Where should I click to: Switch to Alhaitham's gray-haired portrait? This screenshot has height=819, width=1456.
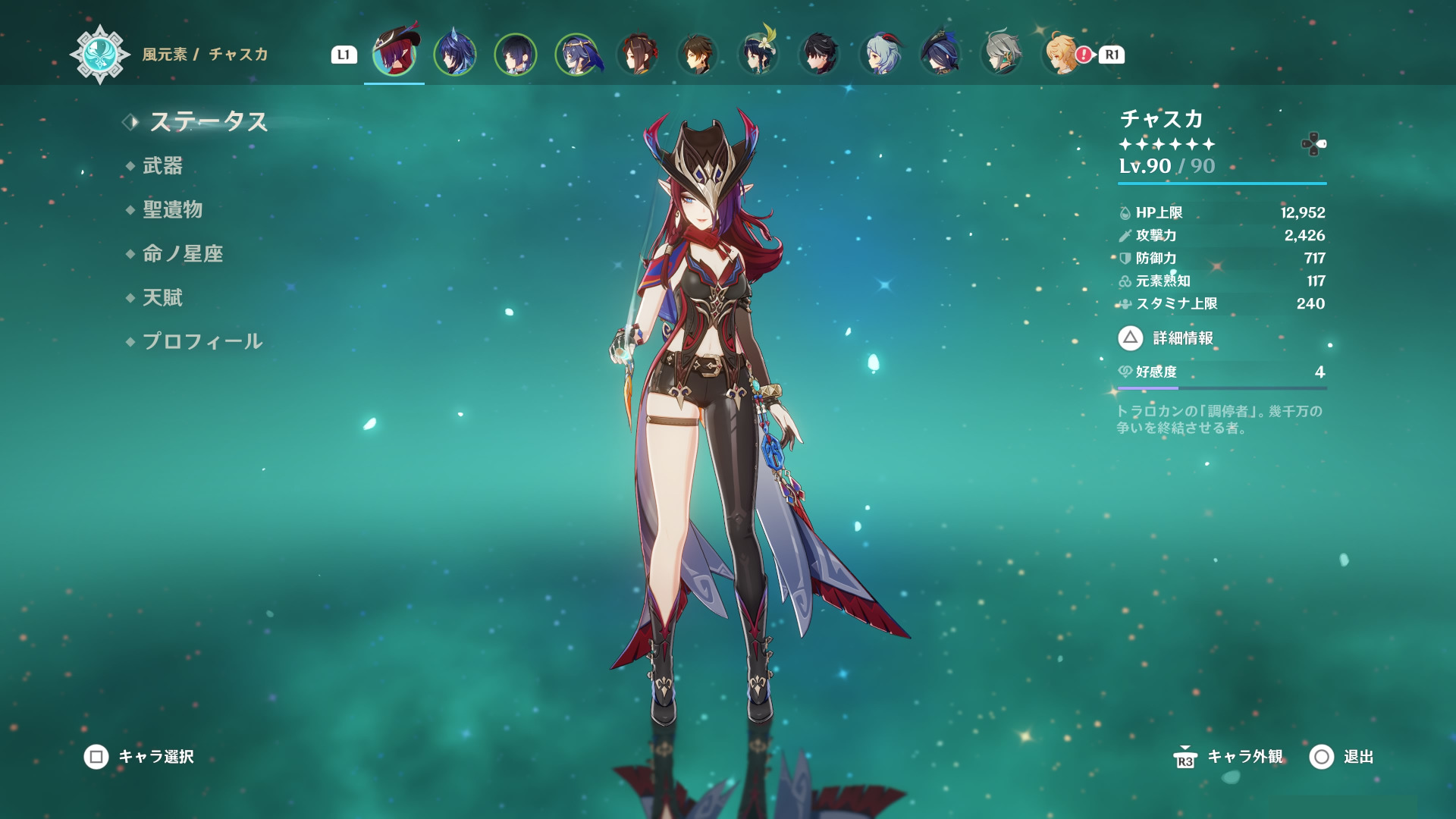1001,54
